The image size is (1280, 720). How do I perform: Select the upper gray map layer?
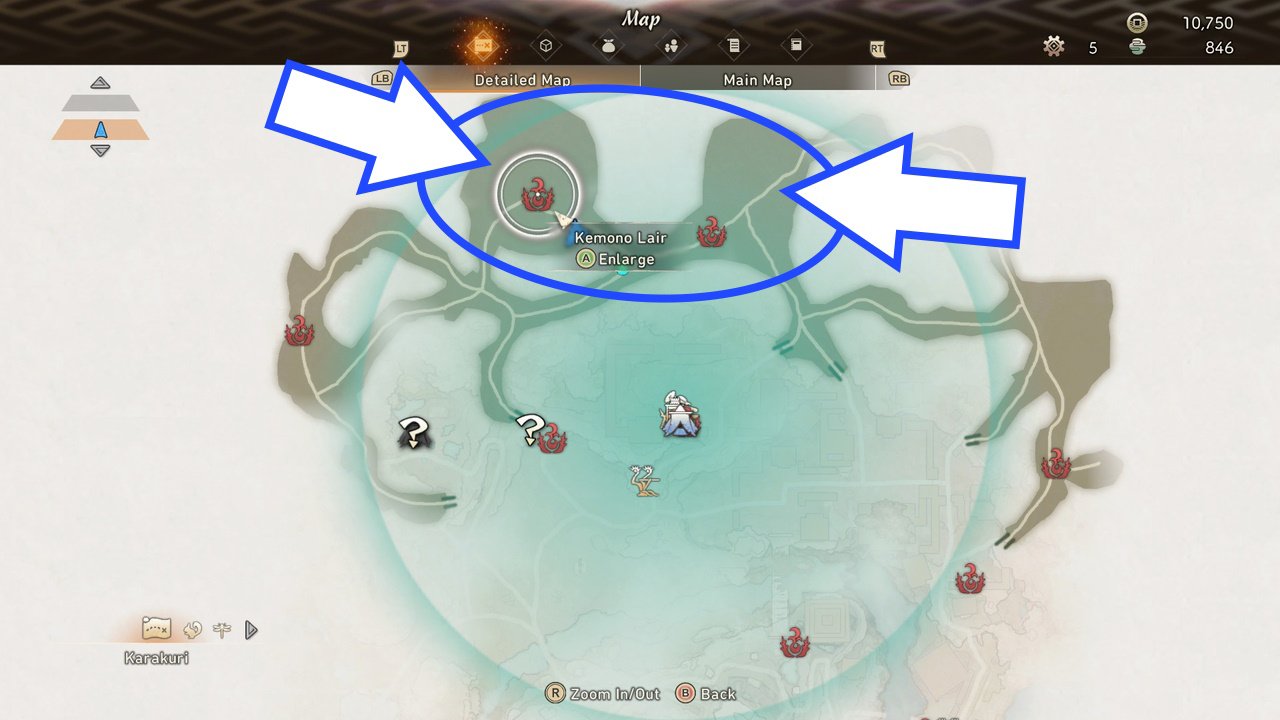[100, 103]
